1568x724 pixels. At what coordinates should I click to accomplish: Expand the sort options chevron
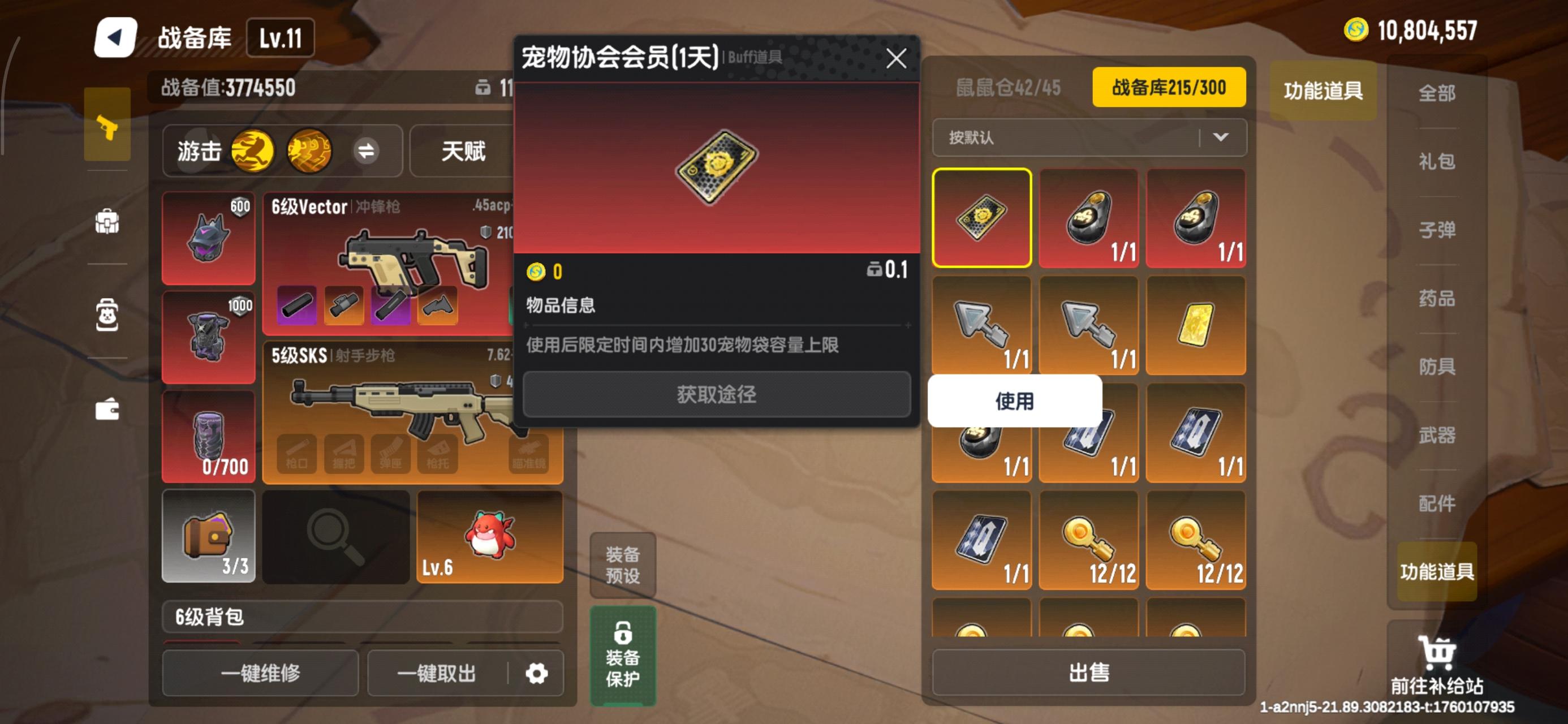tap(1221, 137)
